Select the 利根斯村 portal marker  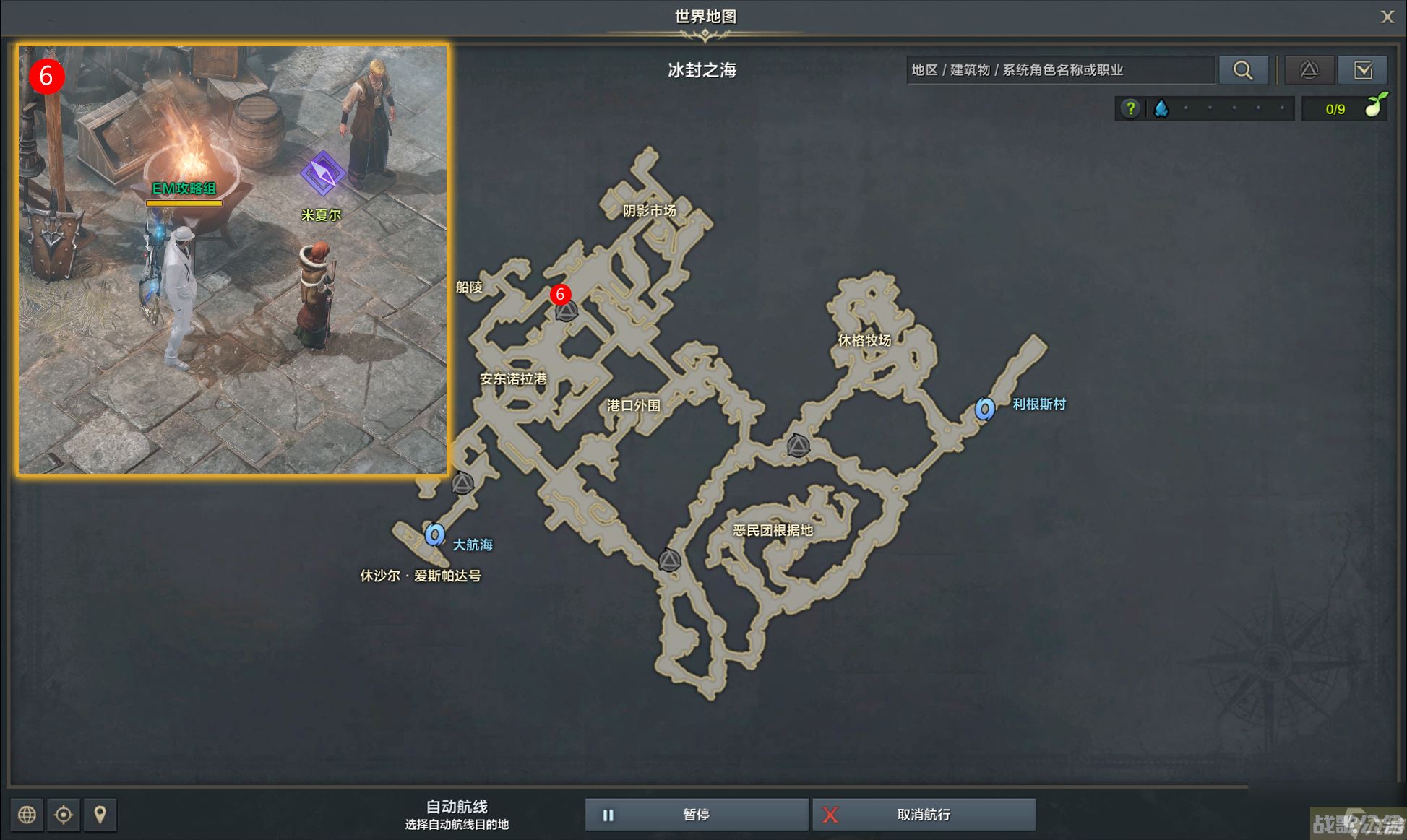click(x=984, y=409)
